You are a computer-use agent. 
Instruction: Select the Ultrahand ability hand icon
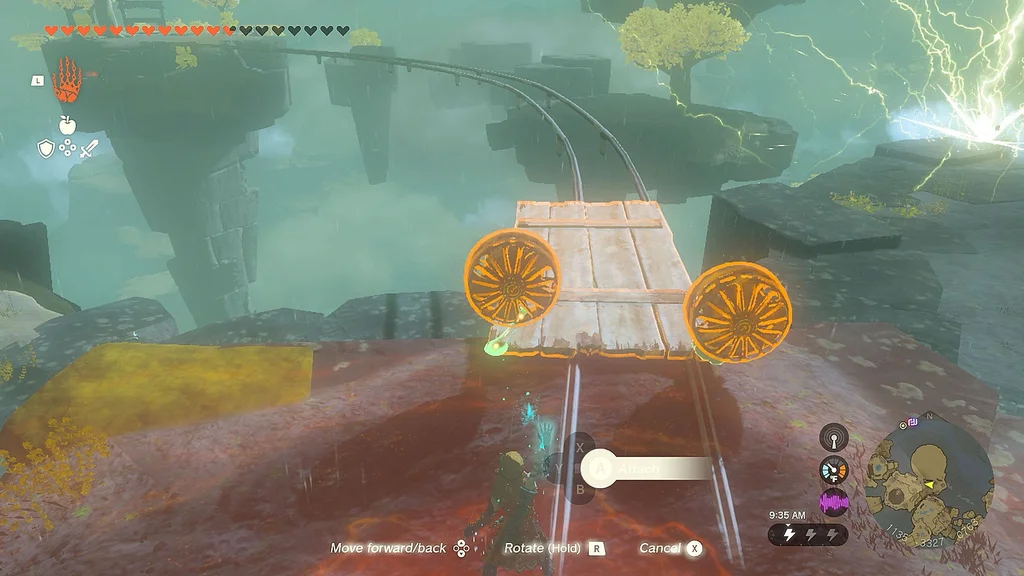pyautogui.click(x=67, y=80)
